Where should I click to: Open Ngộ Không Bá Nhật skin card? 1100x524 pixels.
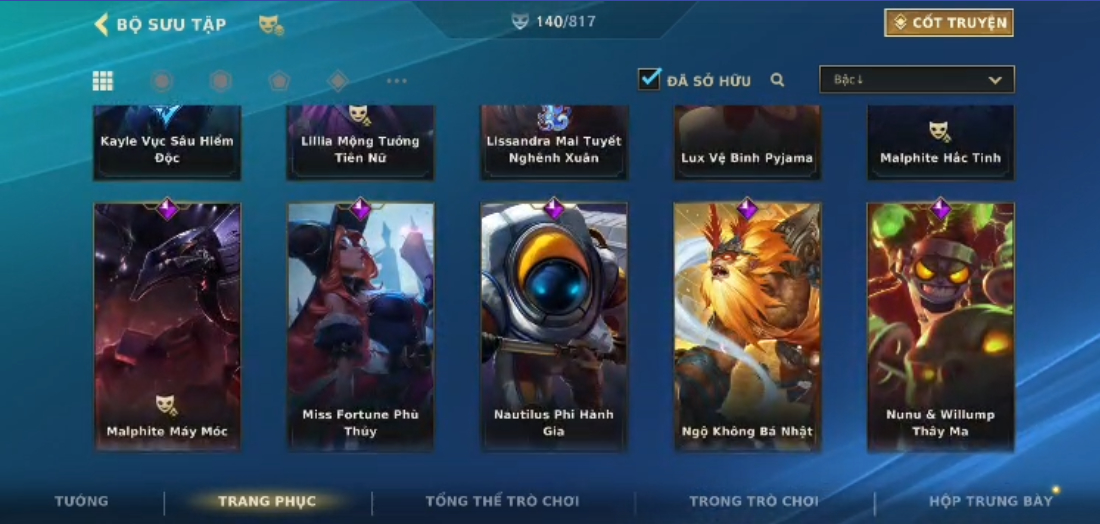coord(747,326)
